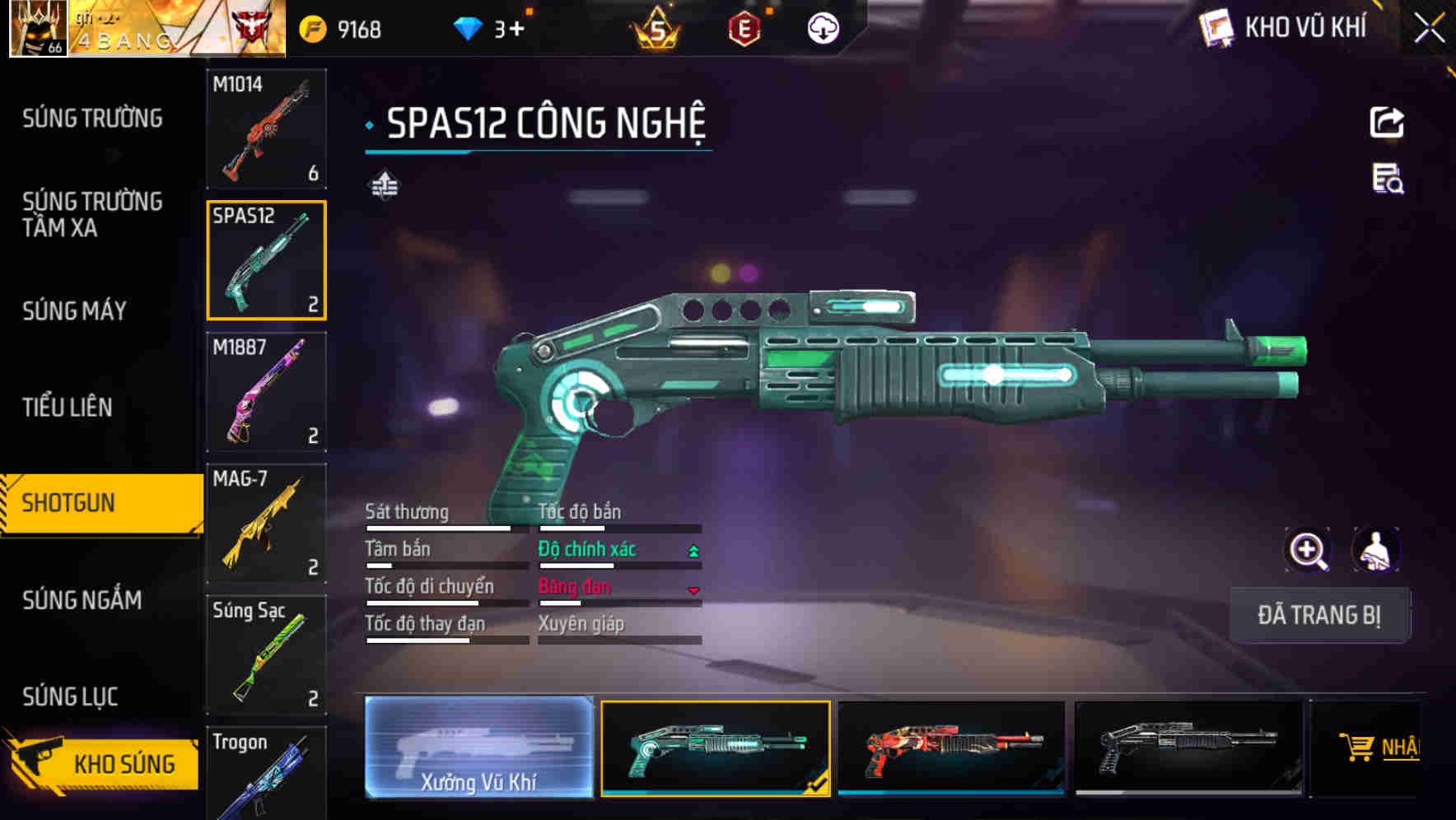The height and width of the screenshot is (820, 1456).
Task: Choose the M1887 weapon slot
Action: [x=266, y=392]
